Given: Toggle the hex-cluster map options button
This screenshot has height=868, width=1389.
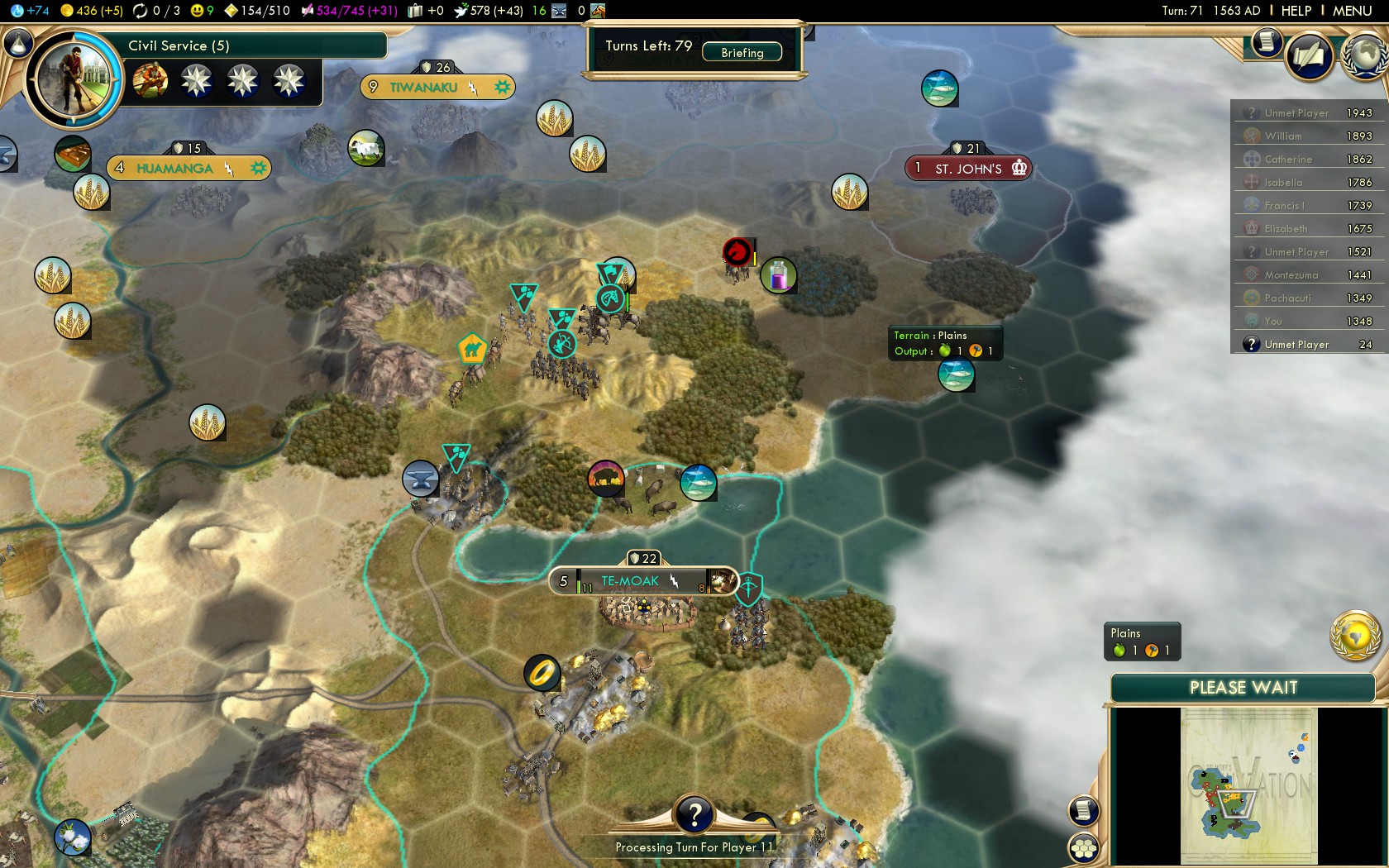Looking at the screenshot, I should [1083, 847].
